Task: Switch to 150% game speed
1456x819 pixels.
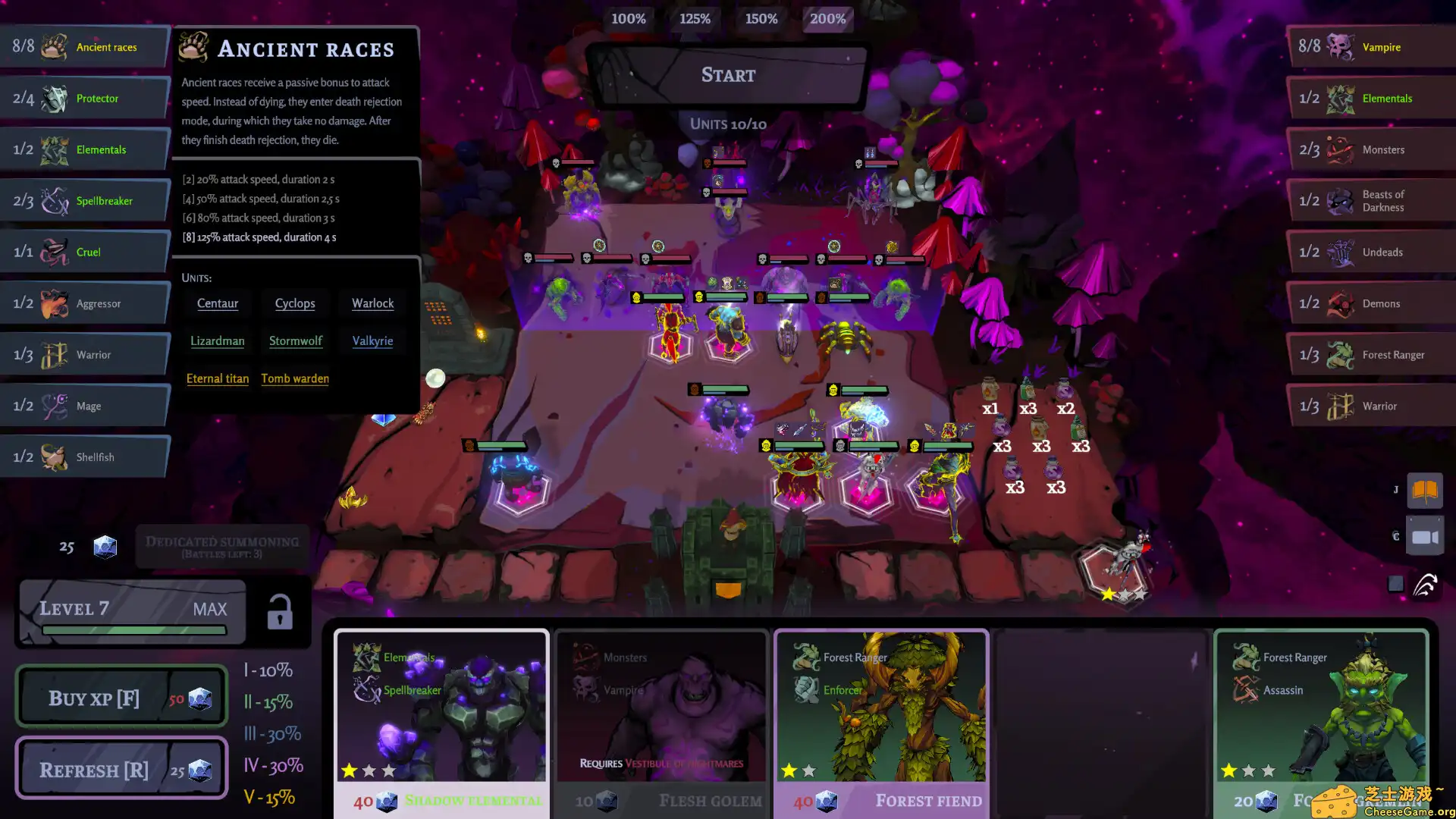Action: pyautogui.click(x=761, y=19)
